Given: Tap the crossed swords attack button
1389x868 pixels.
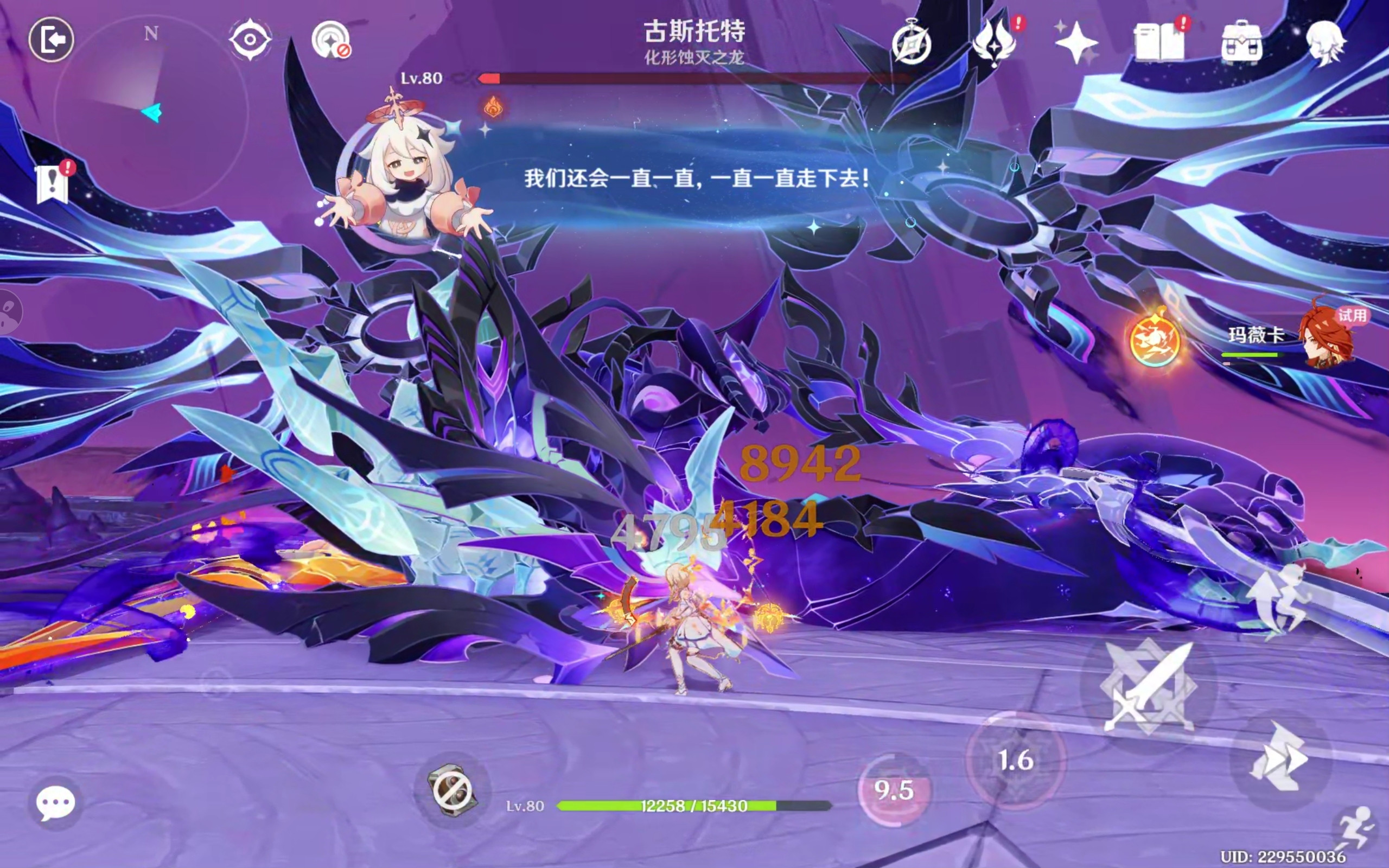Looking at the screenshot, I should 1149,687.
